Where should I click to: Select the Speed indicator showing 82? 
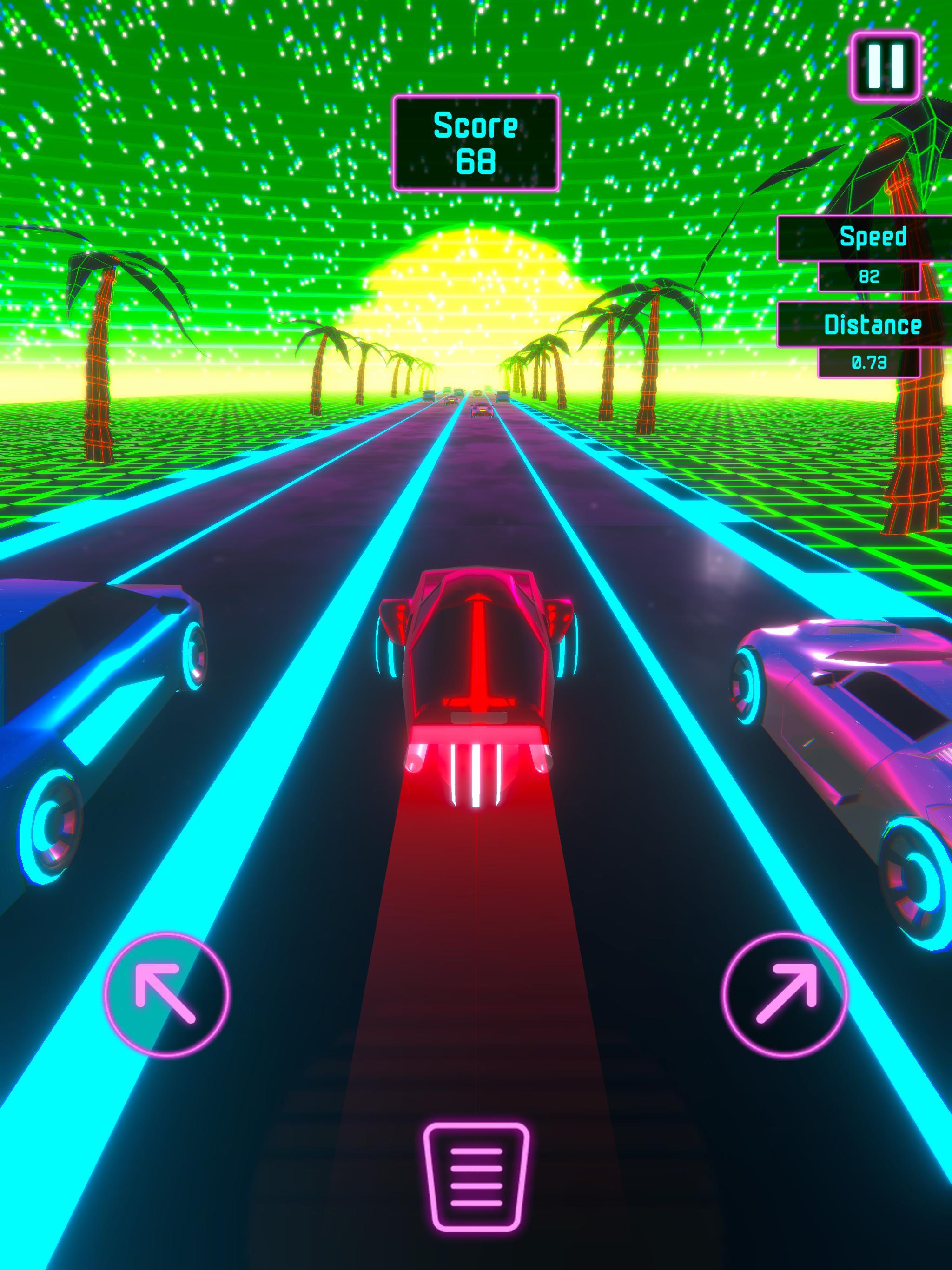pyautogui.click(x=869, y=276)
